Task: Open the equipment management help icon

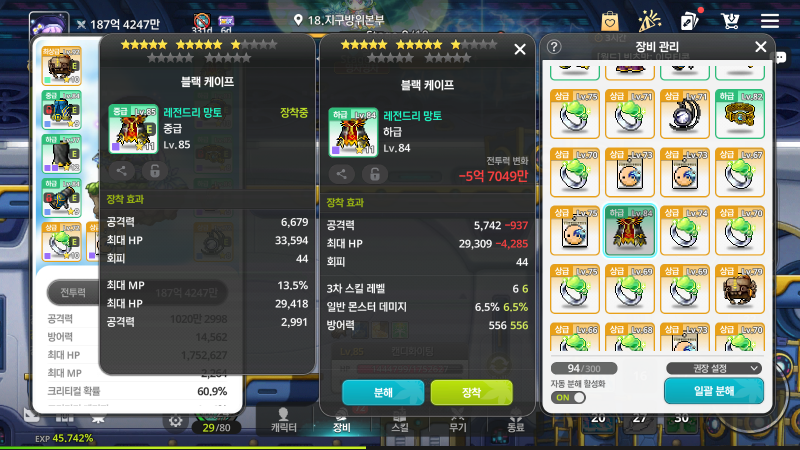Action: 554,47
